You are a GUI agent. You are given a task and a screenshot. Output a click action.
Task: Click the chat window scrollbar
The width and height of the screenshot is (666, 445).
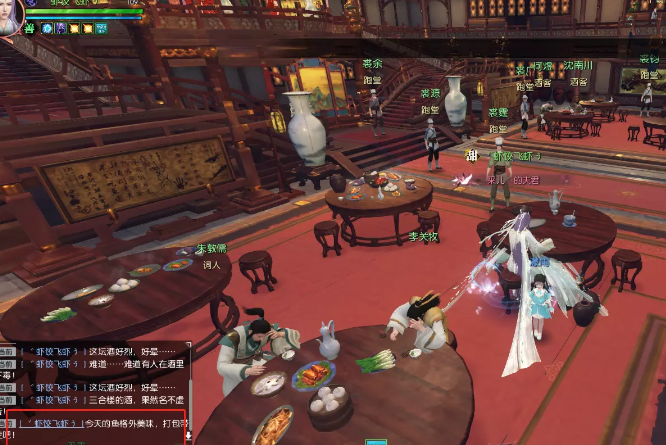[x=188, y=385]
